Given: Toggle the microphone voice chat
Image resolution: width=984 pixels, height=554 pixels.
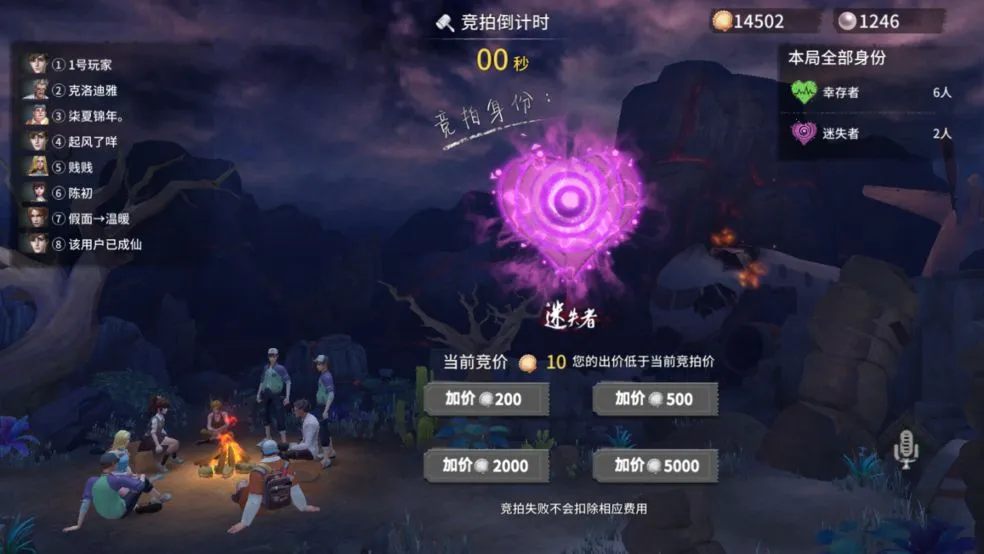Looking at the screenshot, I should tap(905, 449).
